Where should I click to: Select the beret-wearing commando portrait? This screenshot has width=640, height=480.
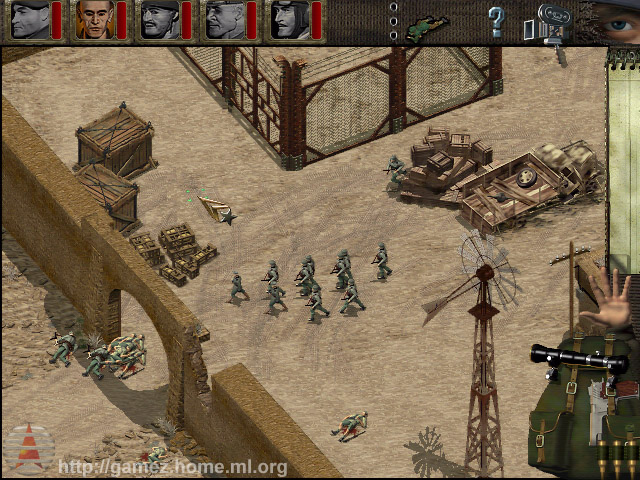point(27,19)
